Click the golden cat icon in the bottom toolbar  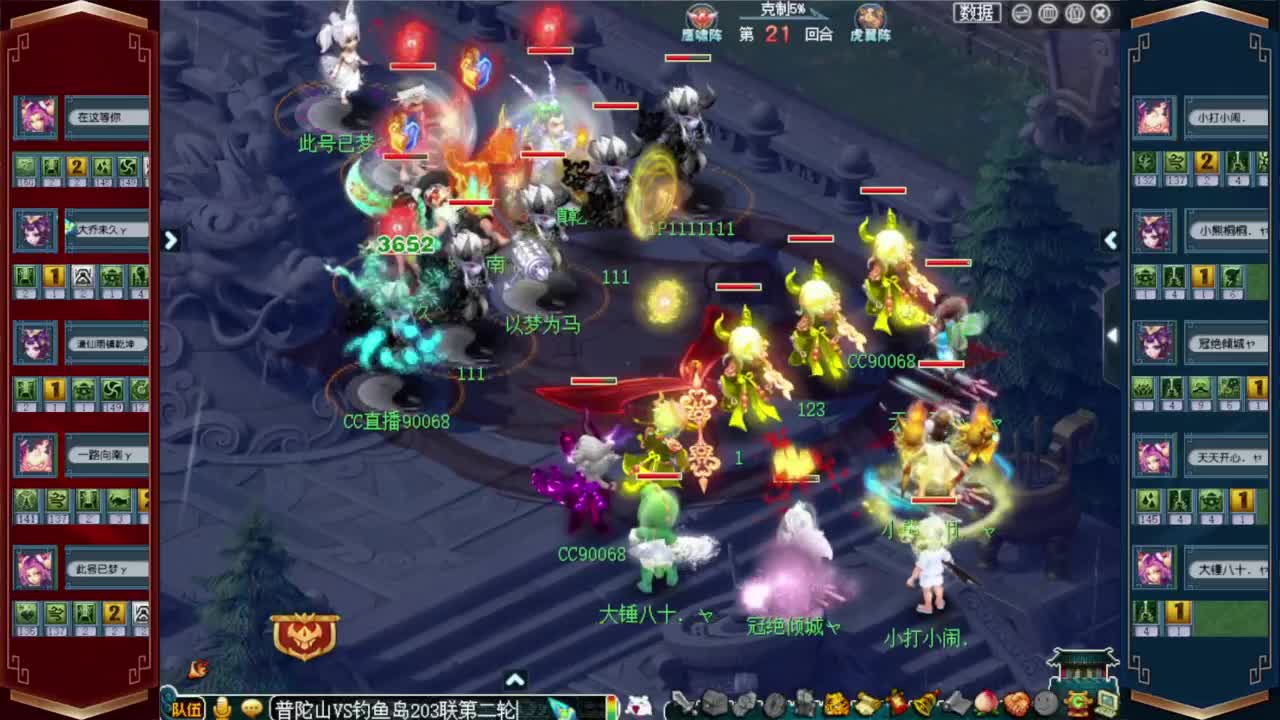pyautogui.click(x=838, y=705)
